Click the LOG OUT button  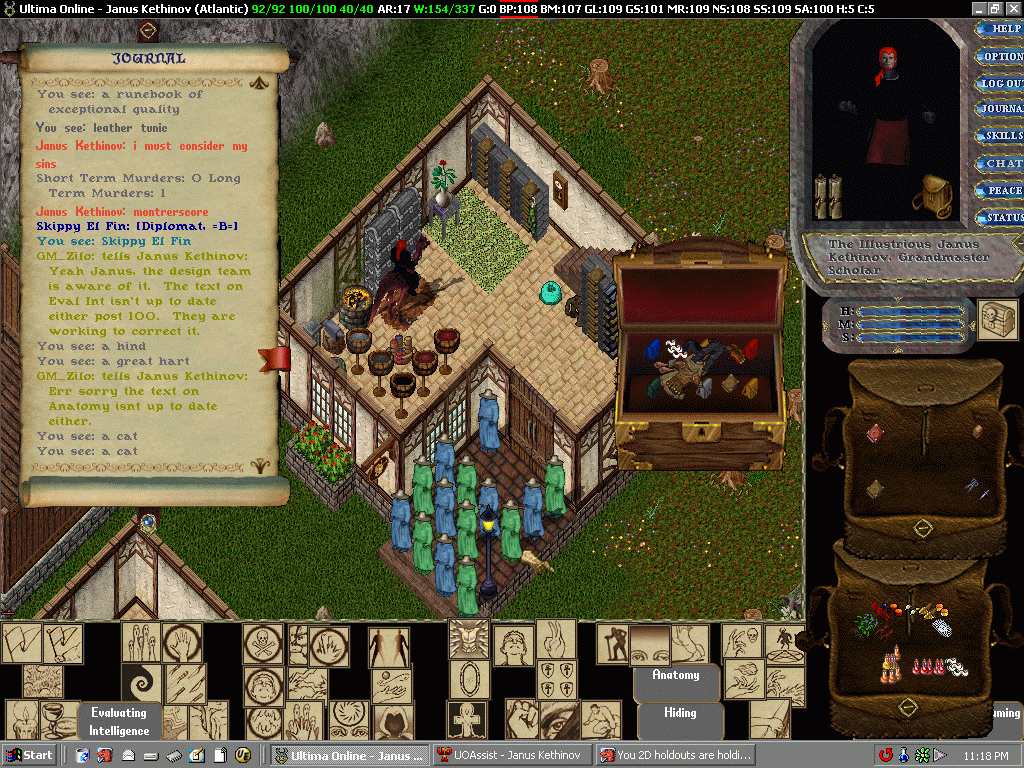click(1001, 83)
